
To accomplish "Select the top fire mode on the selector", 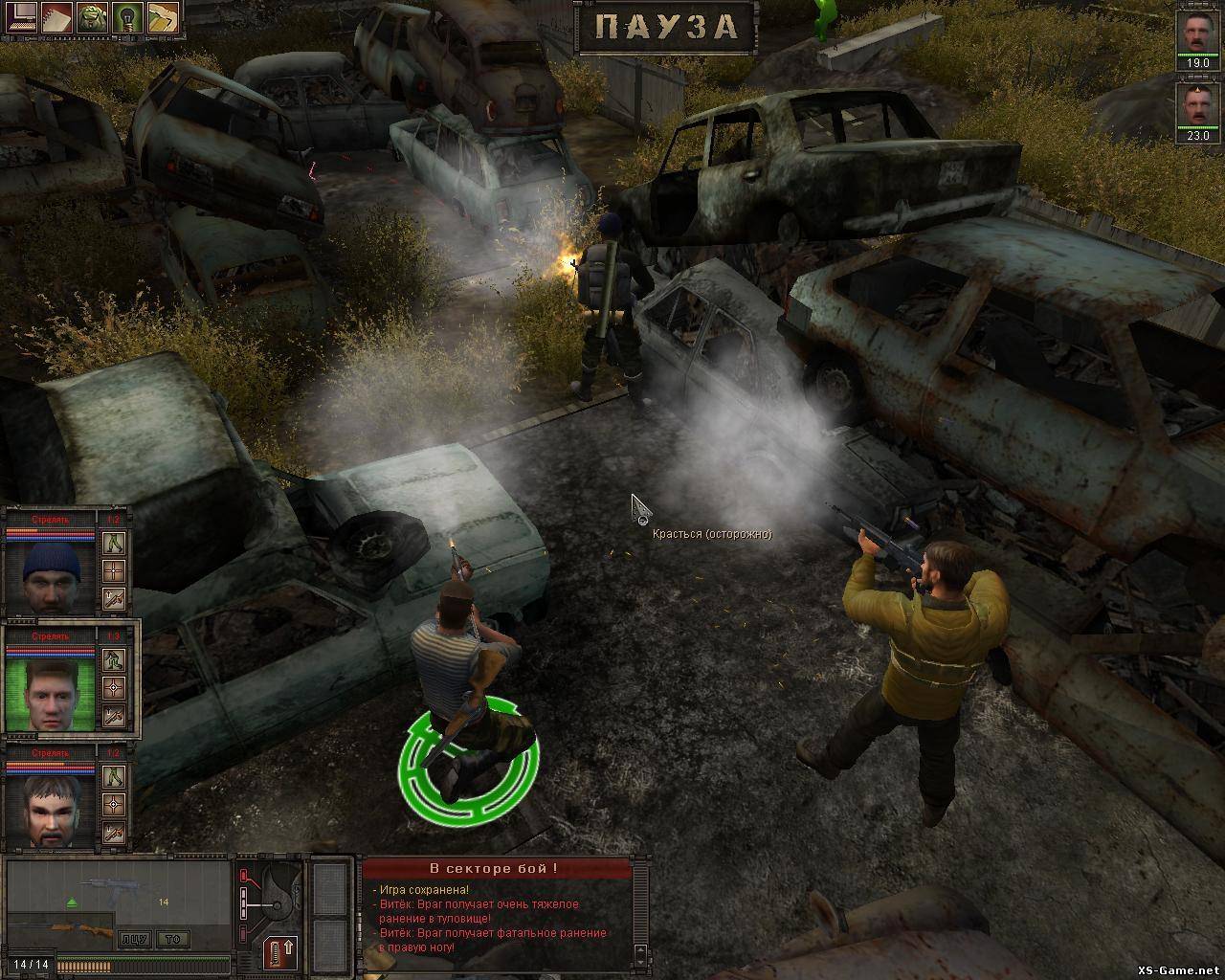I will (x=243, y=875).
